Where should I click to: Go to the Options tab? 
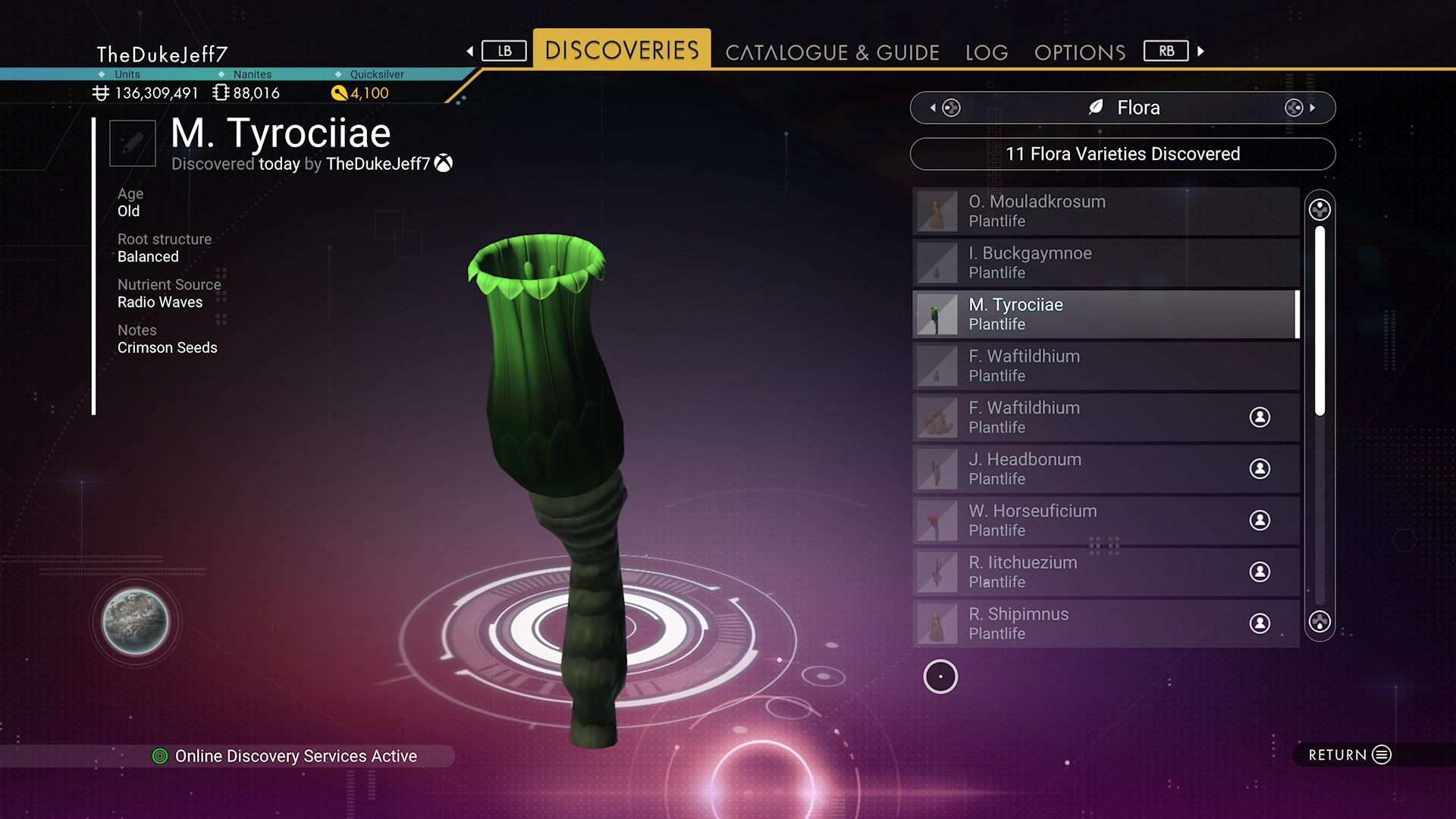[x=1079, y=52]
